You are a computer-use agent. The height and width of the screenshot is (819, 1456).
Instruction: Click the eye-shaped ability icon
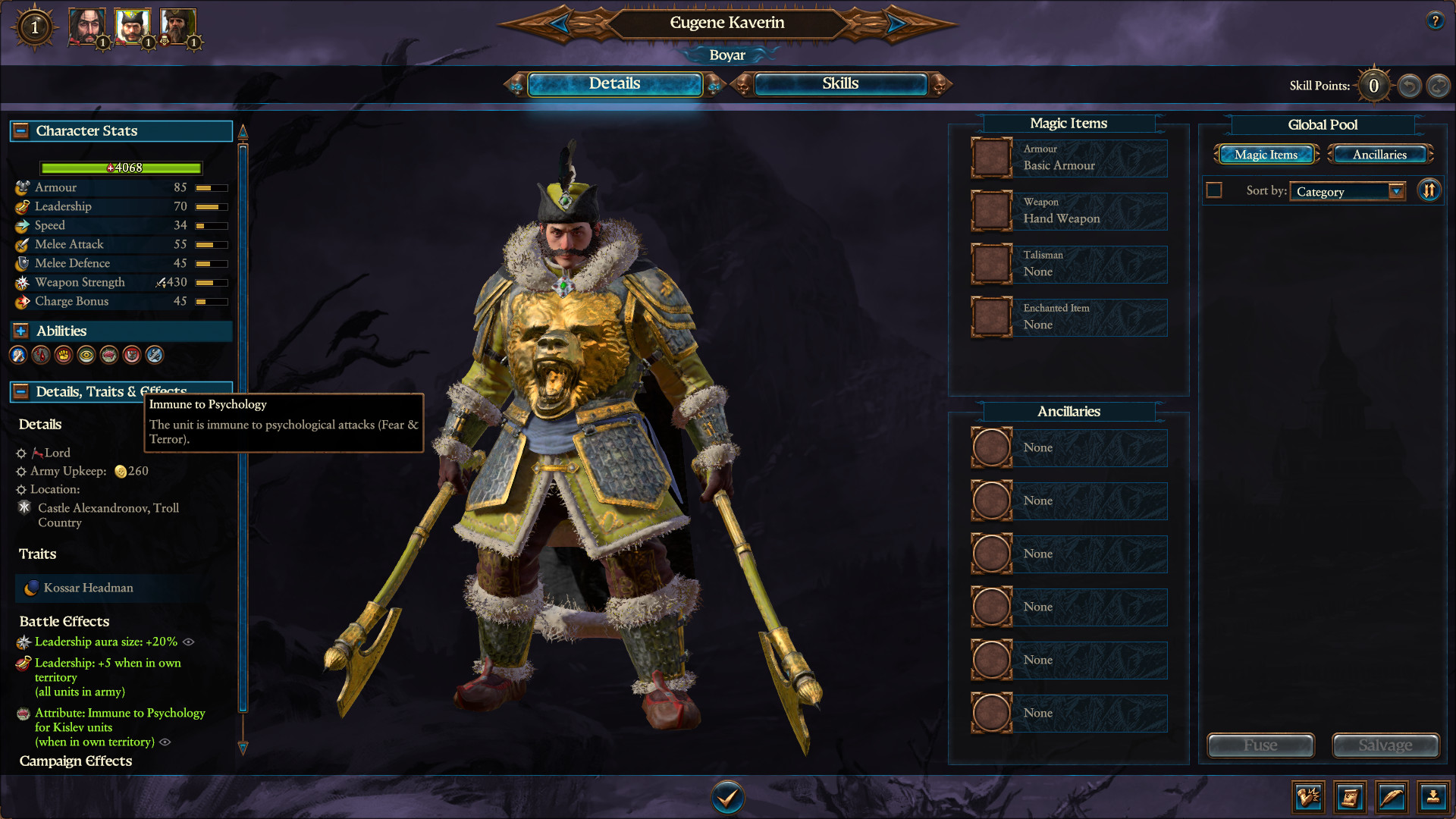(86, 355)
